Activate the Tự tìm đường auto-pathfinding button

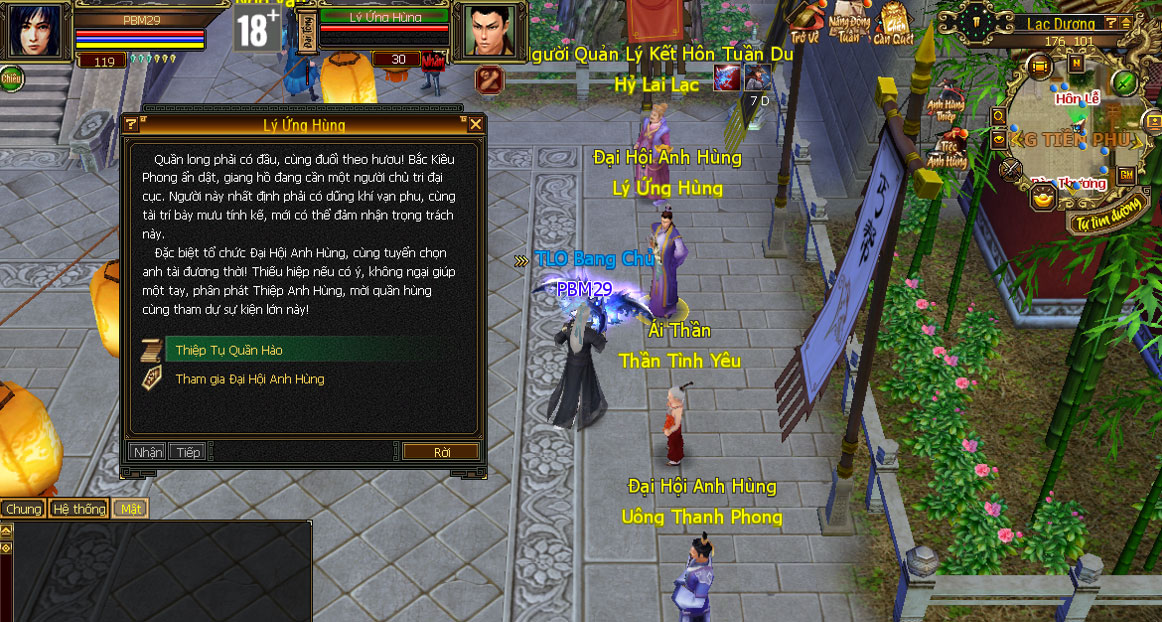1109,222
